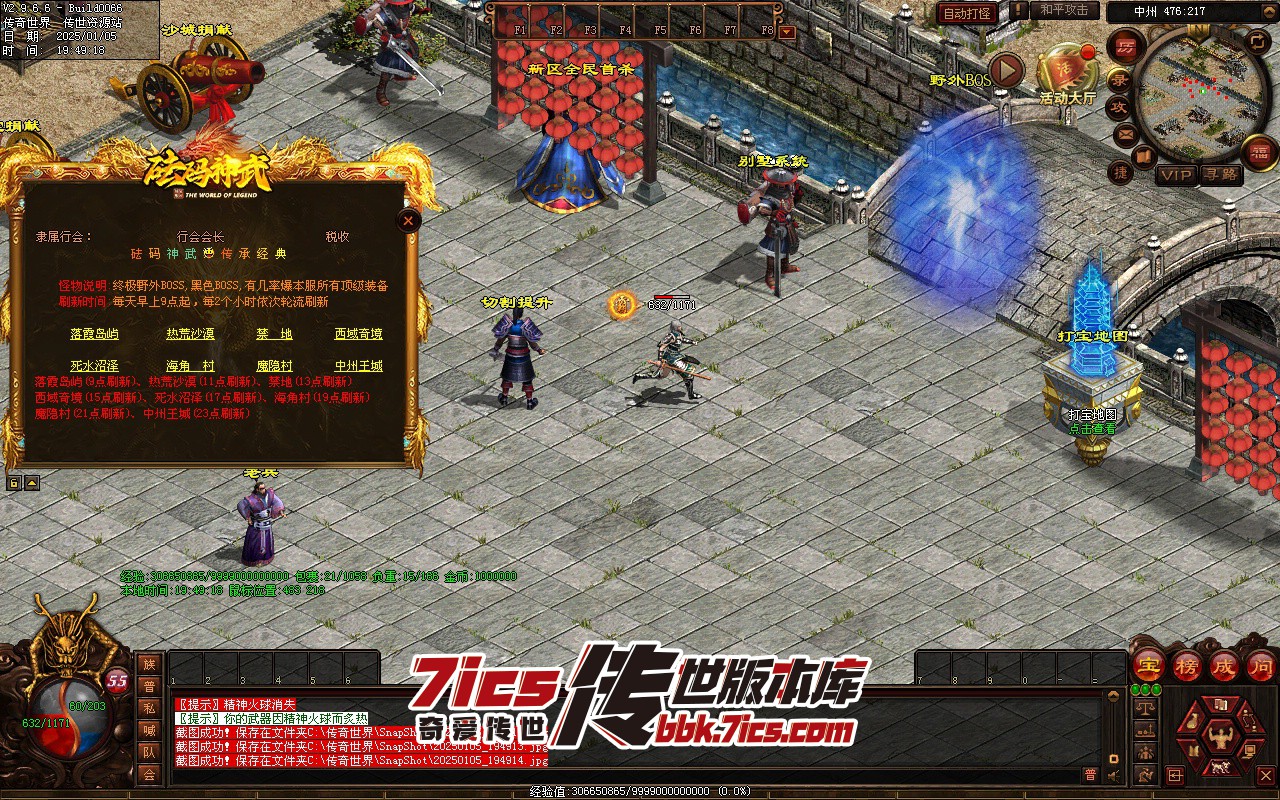Choose the 热荒沙漠 teleport link

pos(190,334)
